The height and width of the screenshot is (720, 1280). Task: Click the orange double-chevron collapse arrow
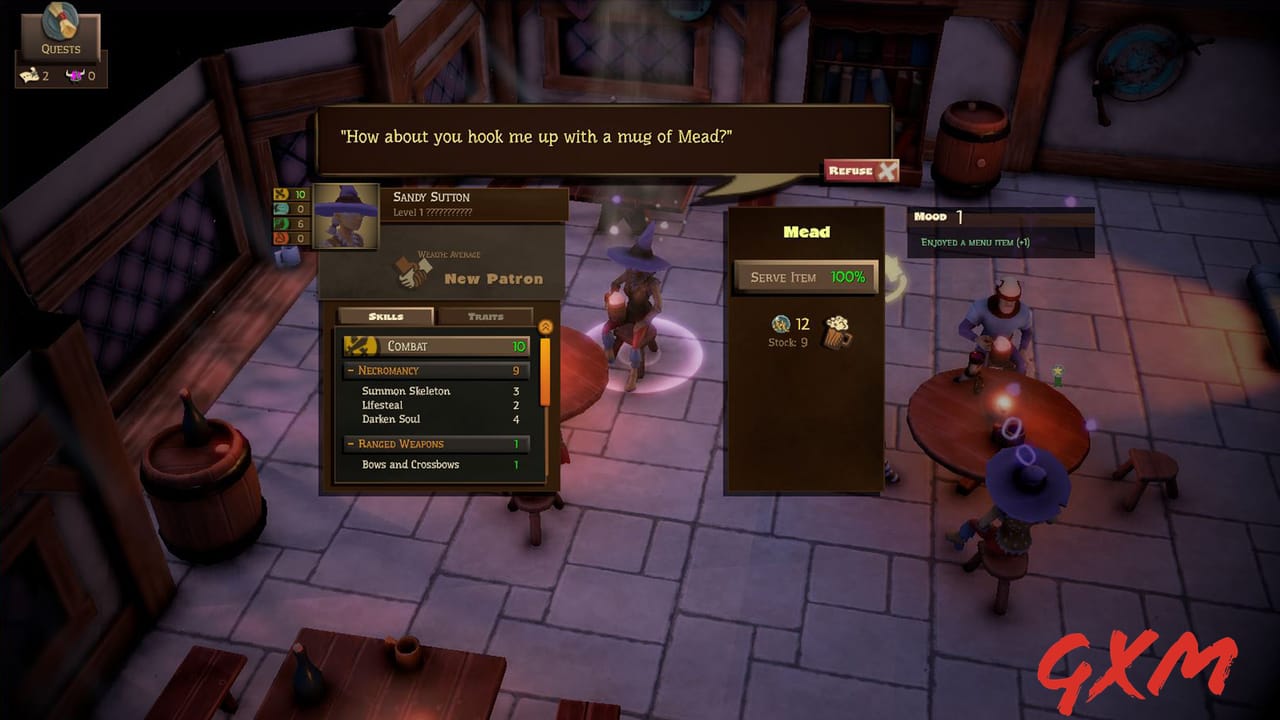pos(545,325)
